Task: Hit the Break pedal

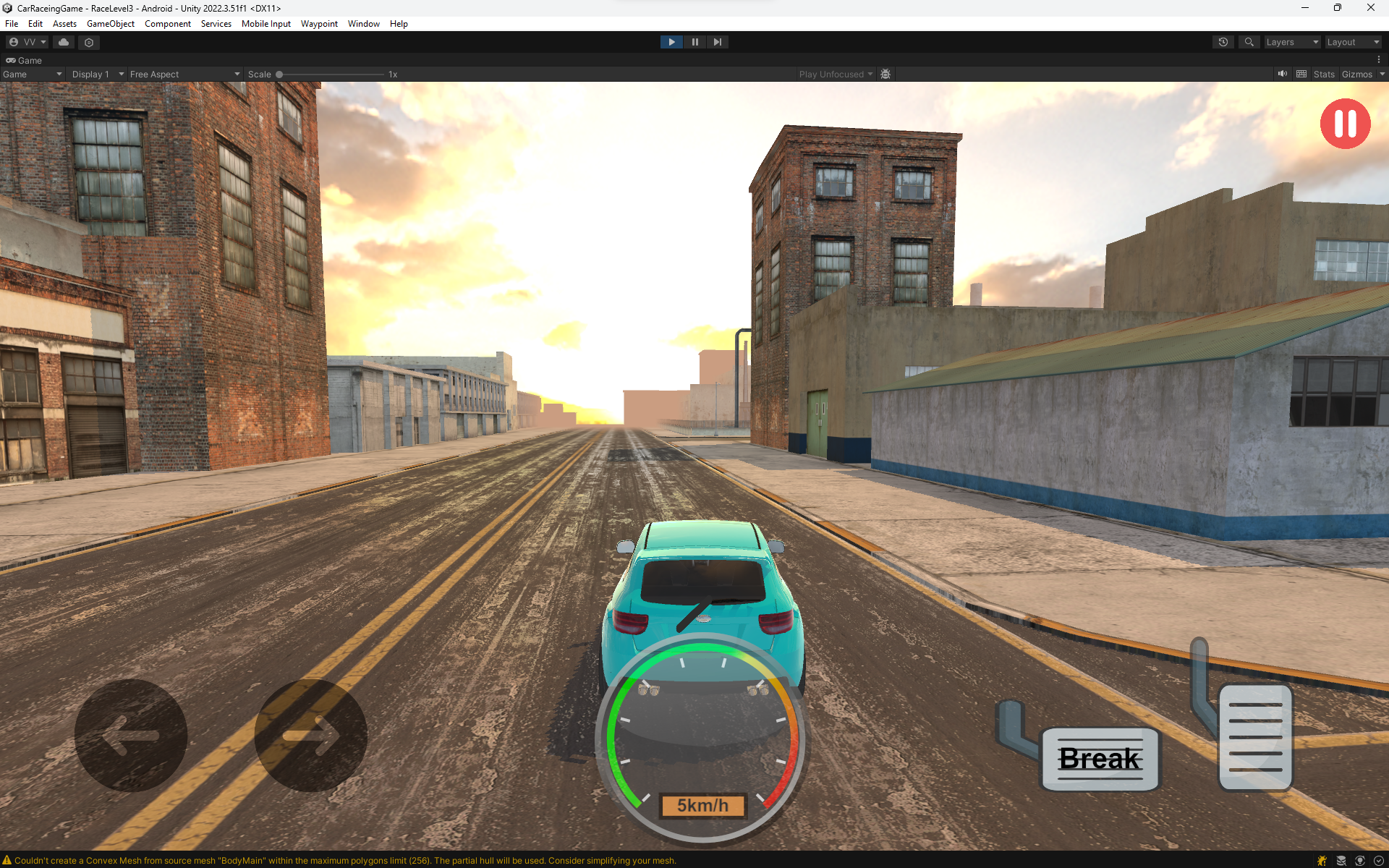Action: (x=1100, y=759)
